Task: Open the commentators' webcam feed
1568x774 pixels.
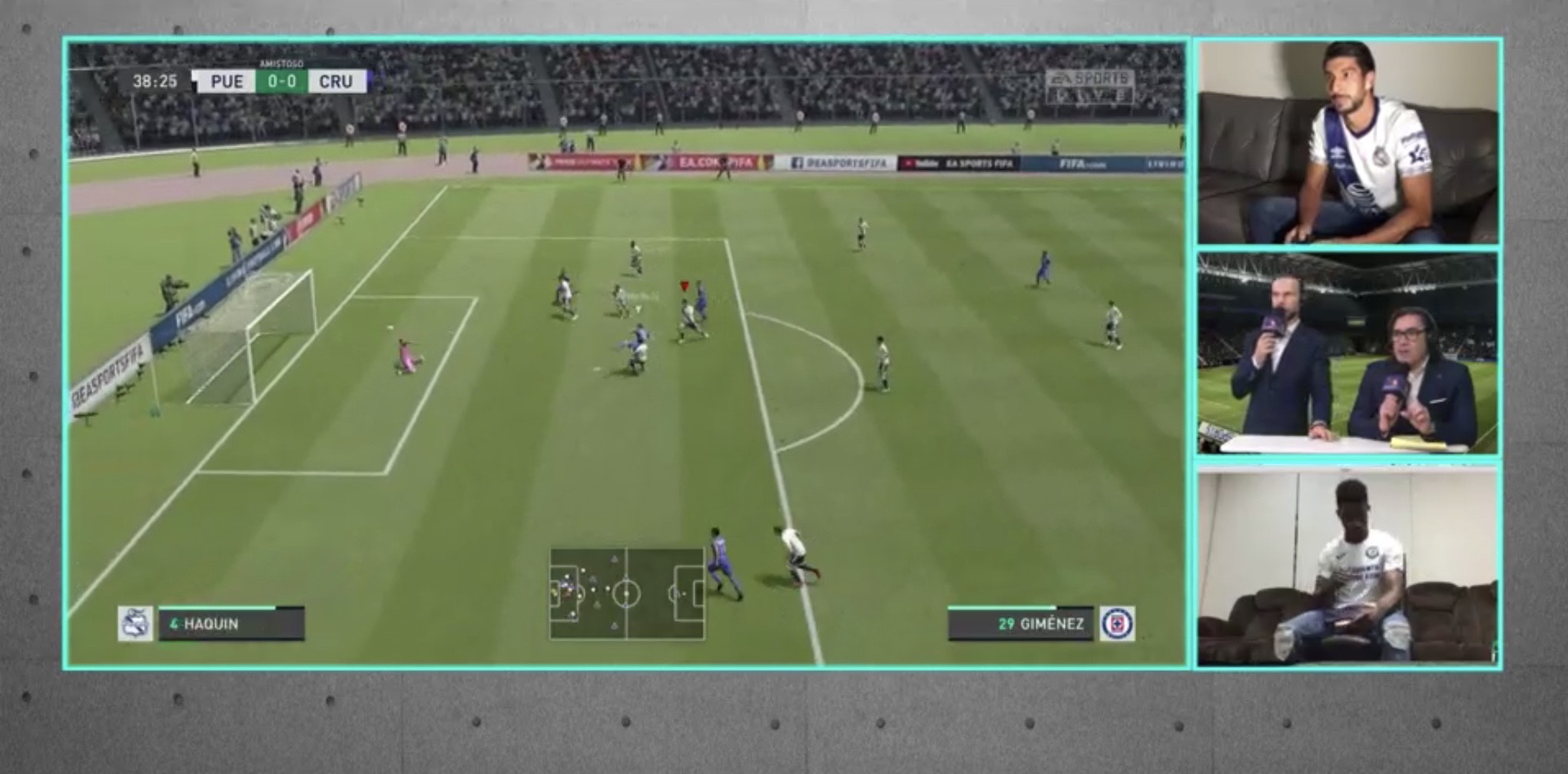Action: [x=1348, y=354]
